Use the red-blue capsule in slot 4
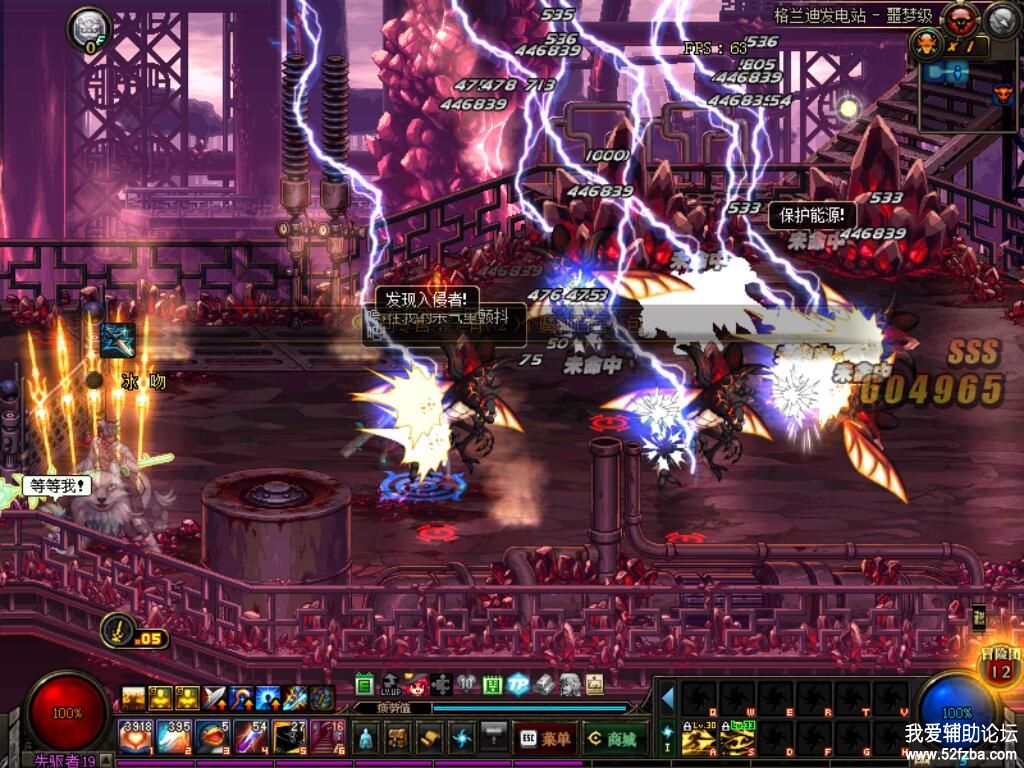1024x768 pixels. click(249, 737)
